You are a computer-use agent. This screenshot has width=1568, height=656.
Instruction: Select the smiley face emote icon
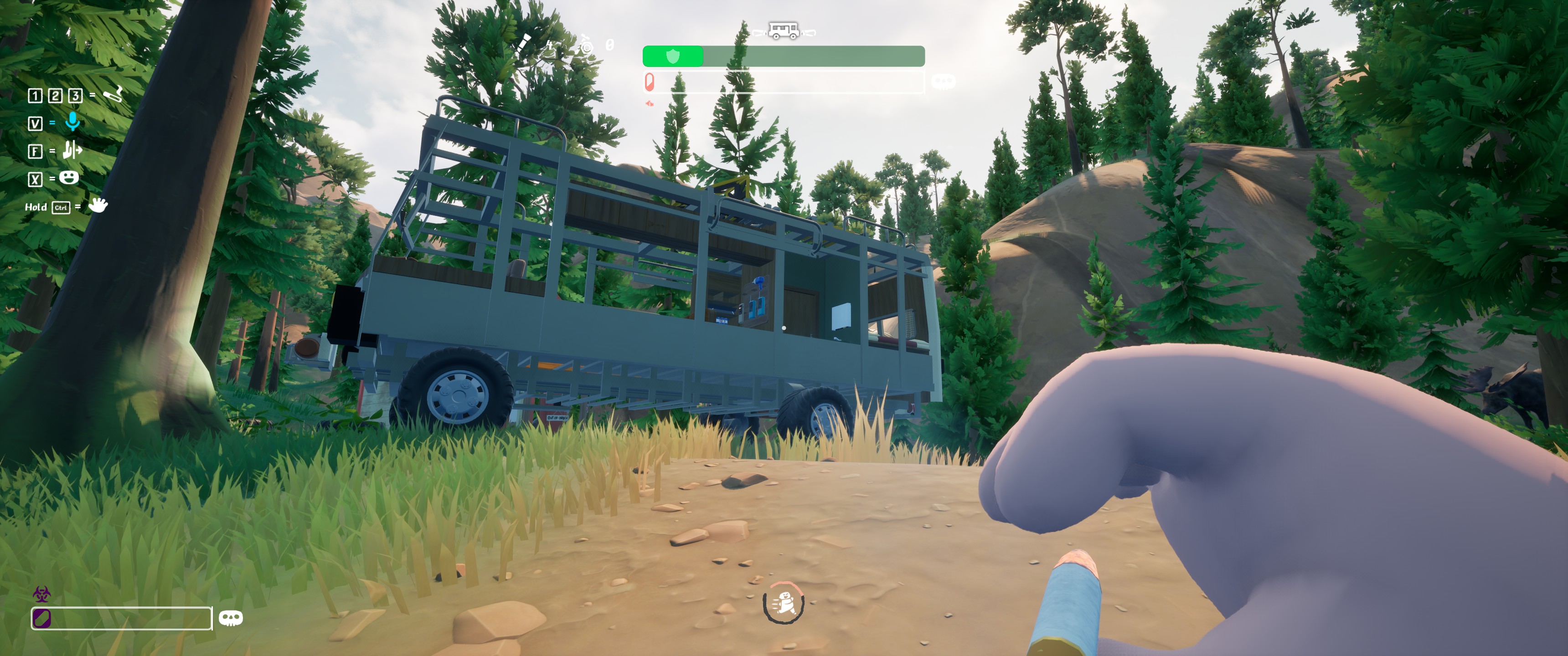[69, 178]
